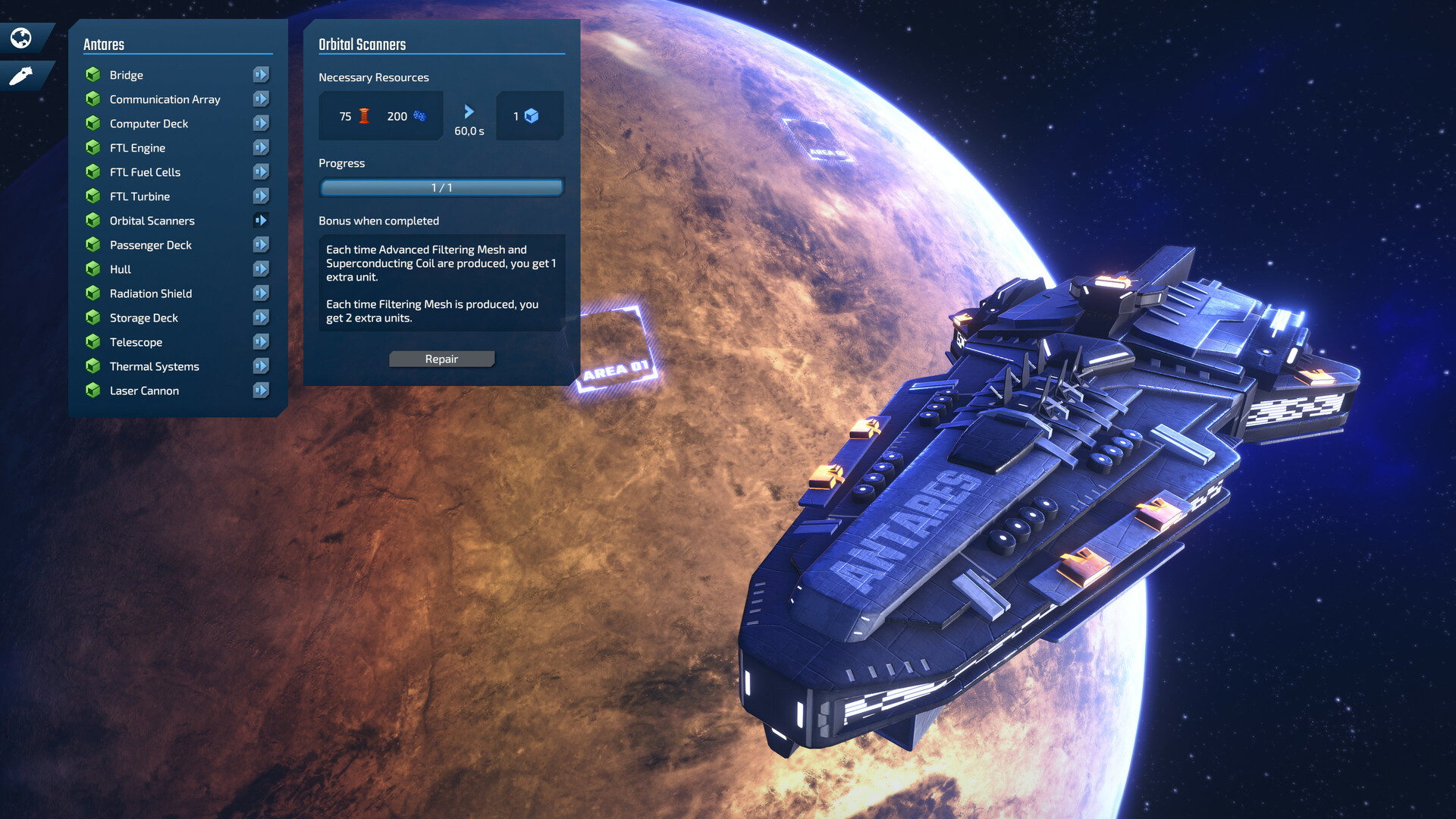This screenshot has height=819, width=1456.
Task: Select Radiation Shield in the Antares list
Action: 151,293
